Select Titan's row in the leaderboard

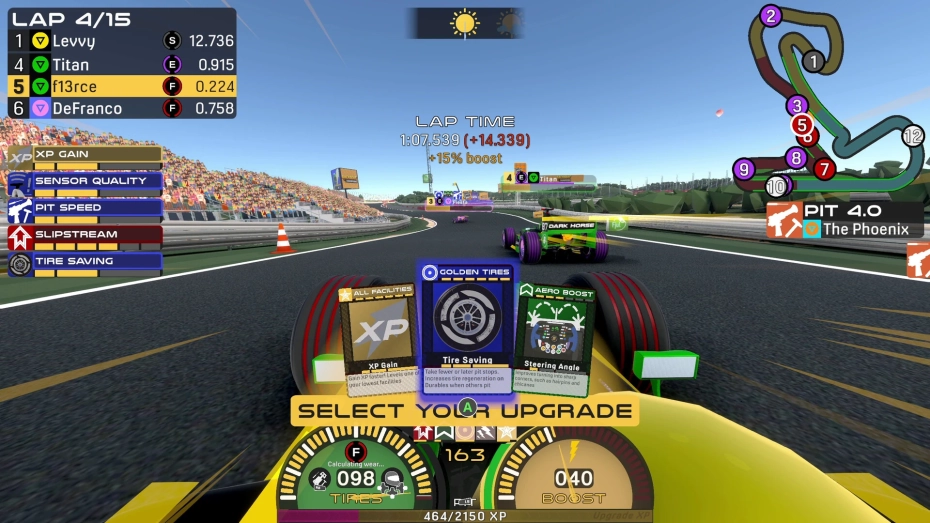coord(121,63)
